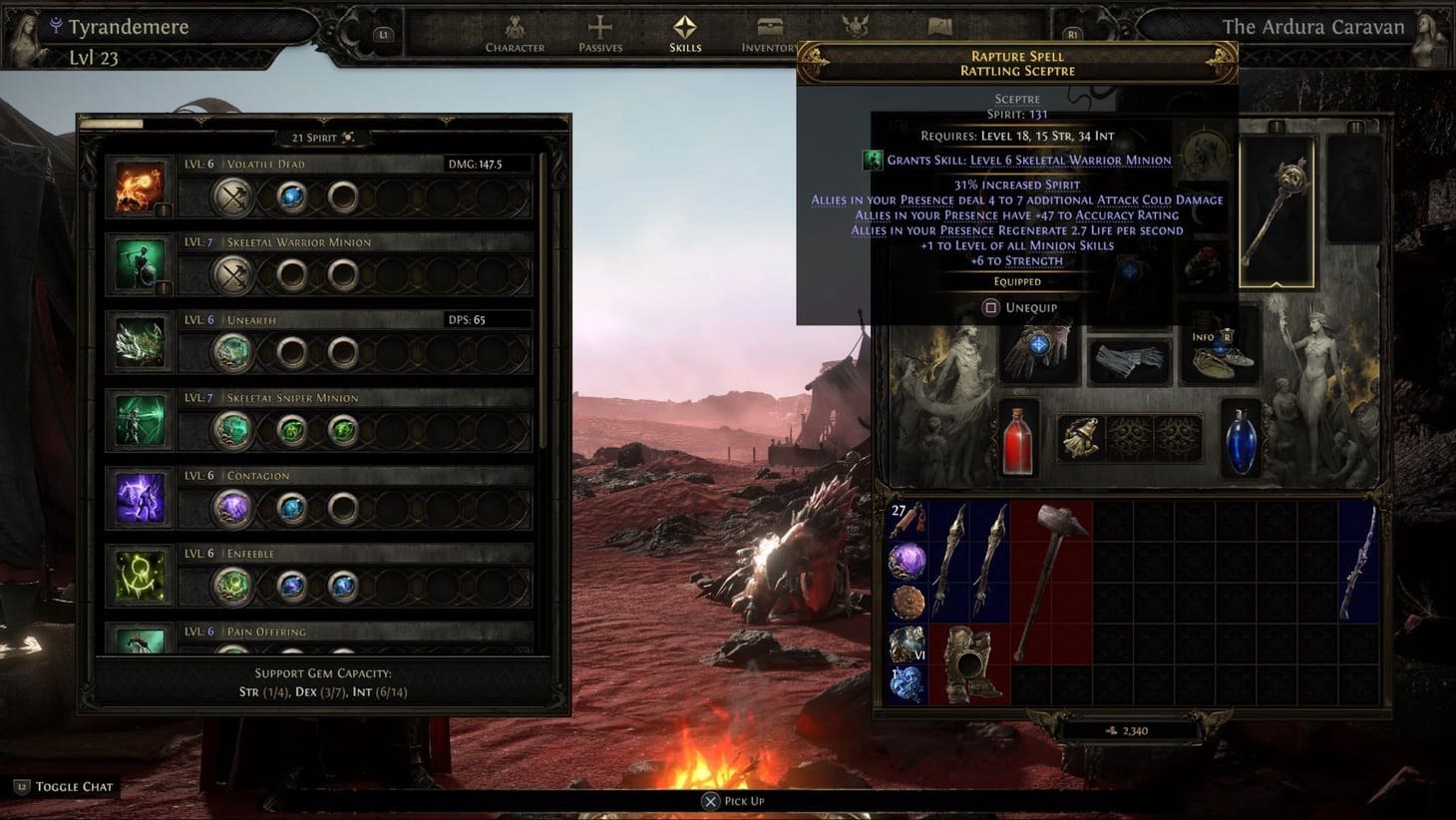The height and width of the screenshot is (820, 1456).
Task: Toggle Chat using the bottom-left control
Action: pyautogui.click(x=64, y=786)
